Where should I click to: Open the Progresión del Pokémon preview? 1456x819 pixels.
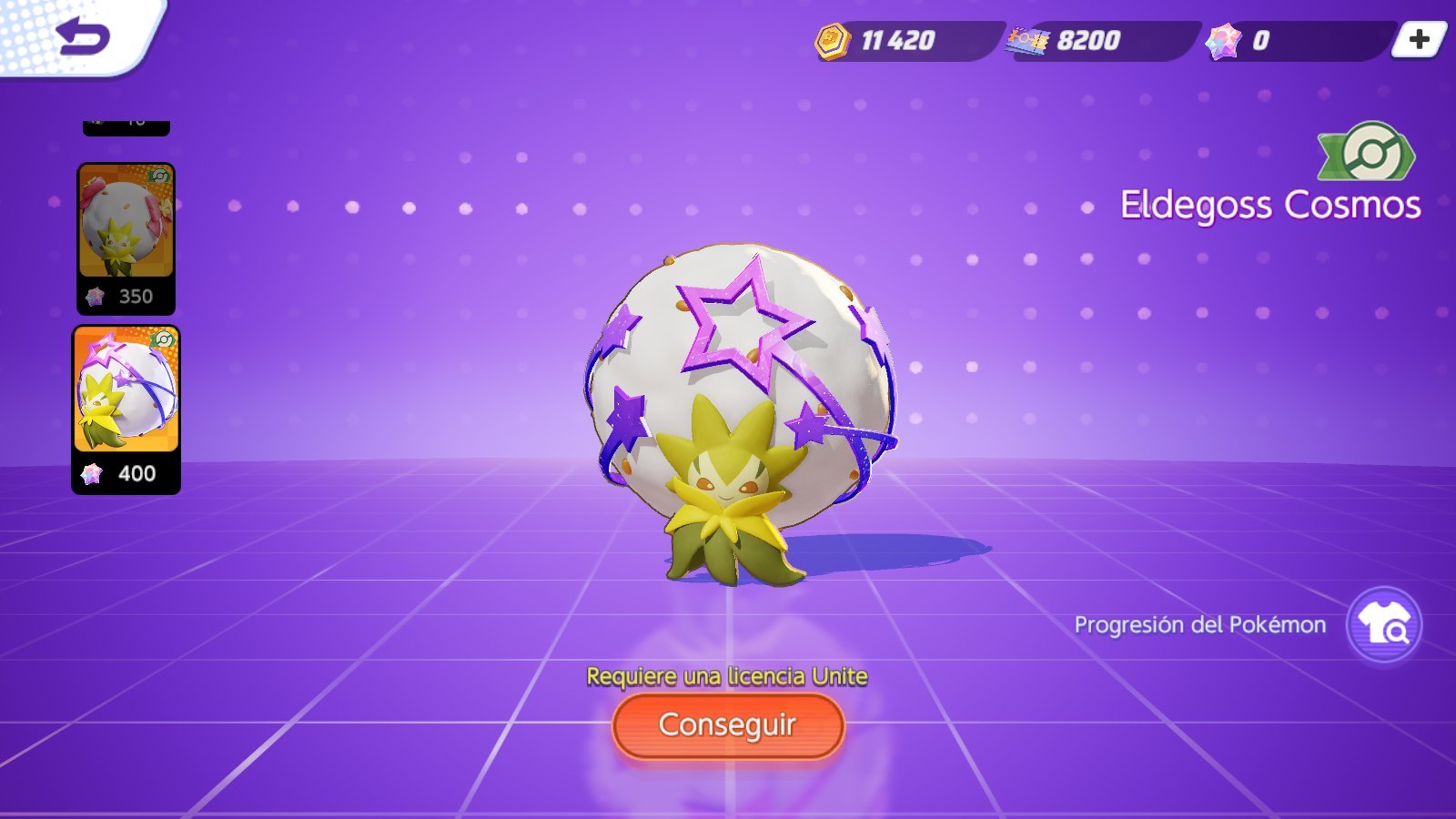click(1383, 625)
